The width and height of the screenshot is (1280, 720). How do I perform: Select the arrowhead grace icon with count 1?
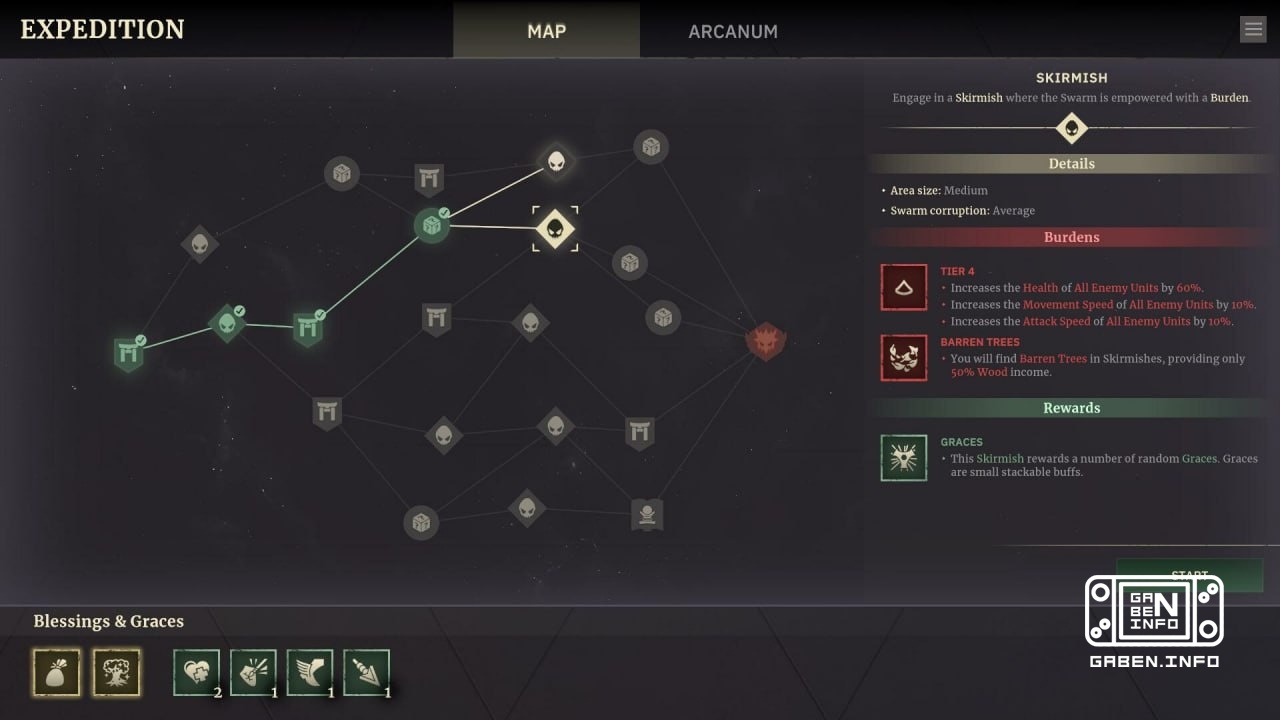coord(367,672)
